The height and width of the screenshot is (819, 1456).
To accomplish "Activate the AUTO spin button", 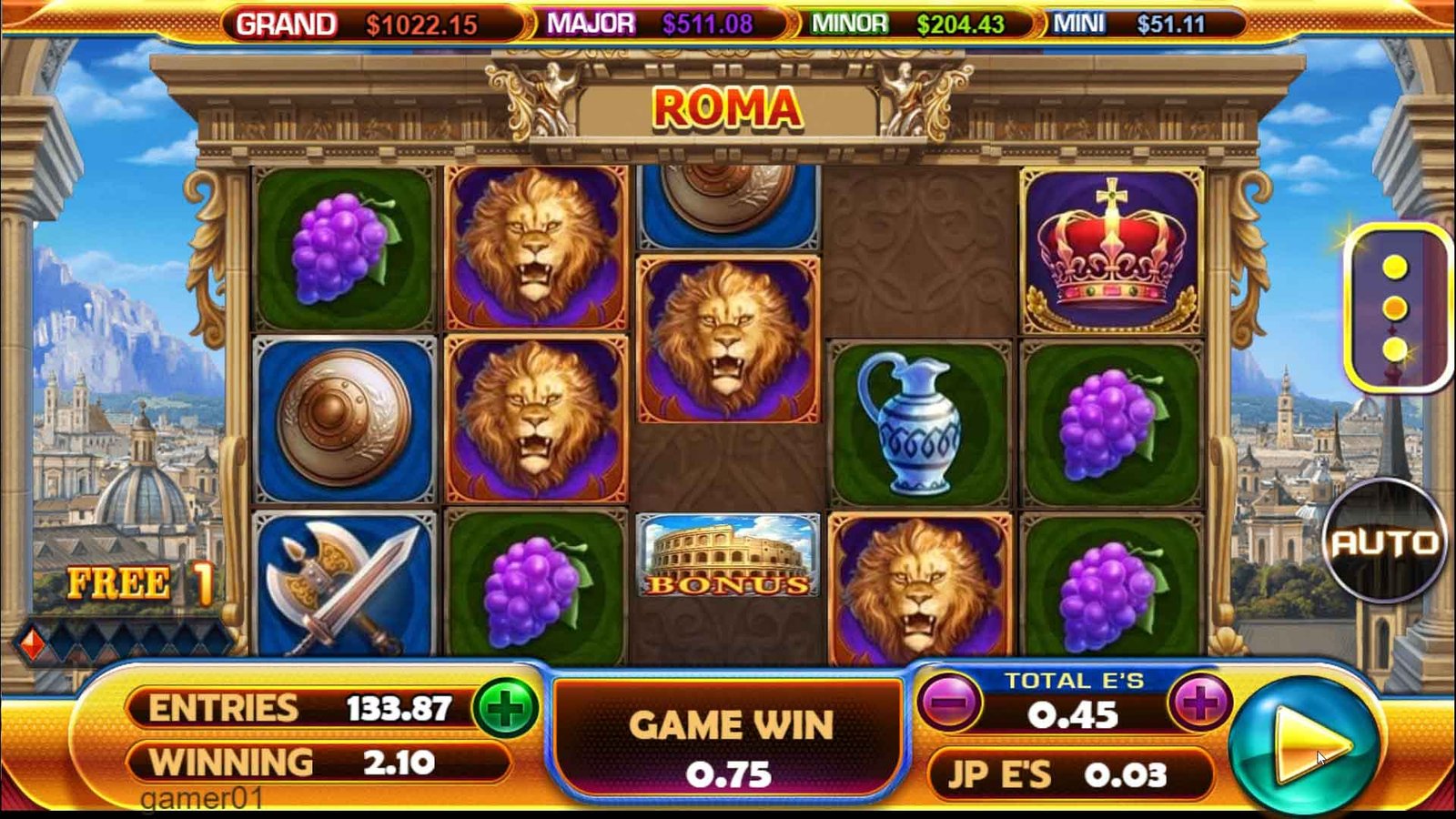I will 1384,542.
